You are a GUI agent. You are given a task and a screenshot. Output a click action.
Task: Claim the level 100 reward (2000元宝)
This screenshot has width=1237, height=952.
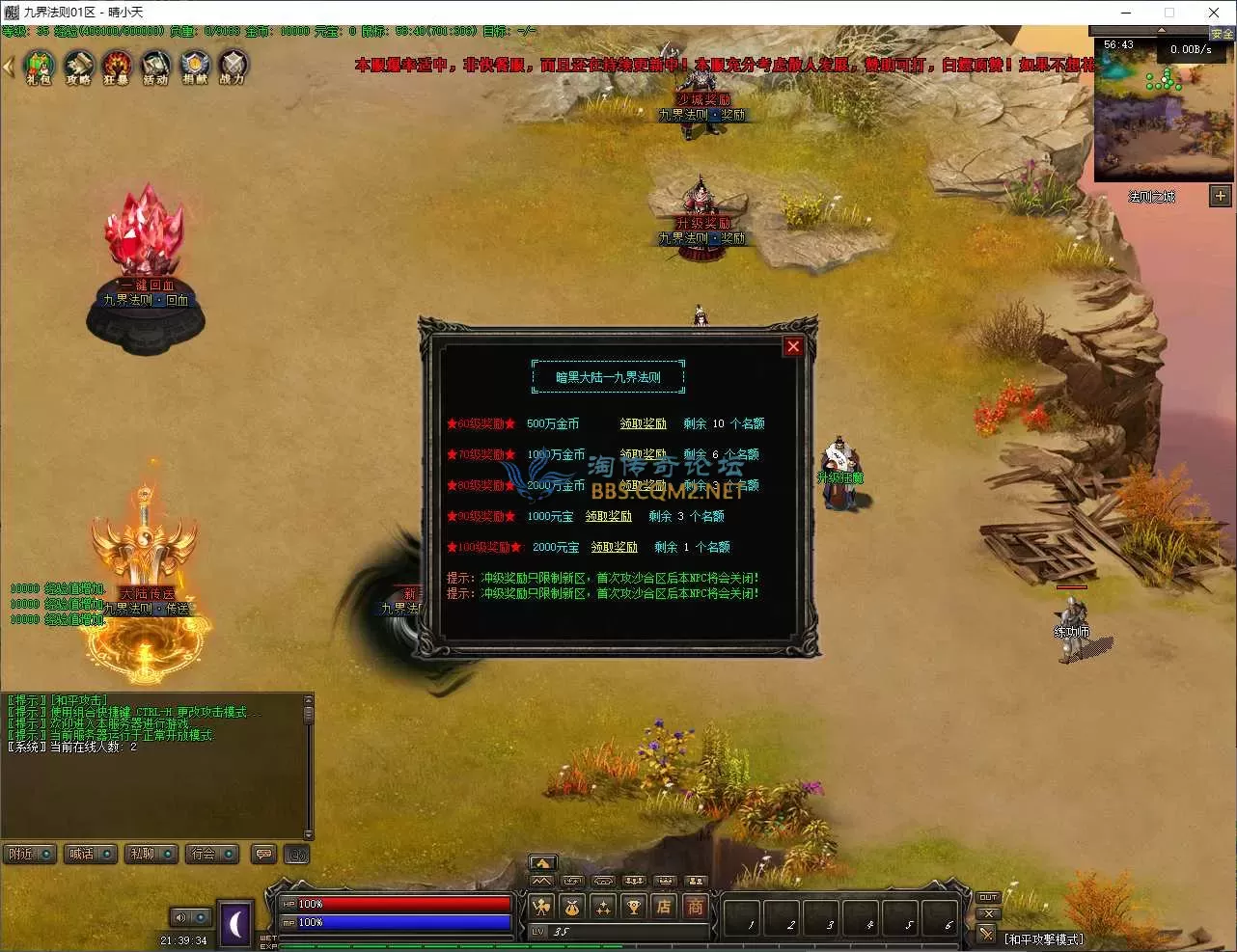coord(614,547)
